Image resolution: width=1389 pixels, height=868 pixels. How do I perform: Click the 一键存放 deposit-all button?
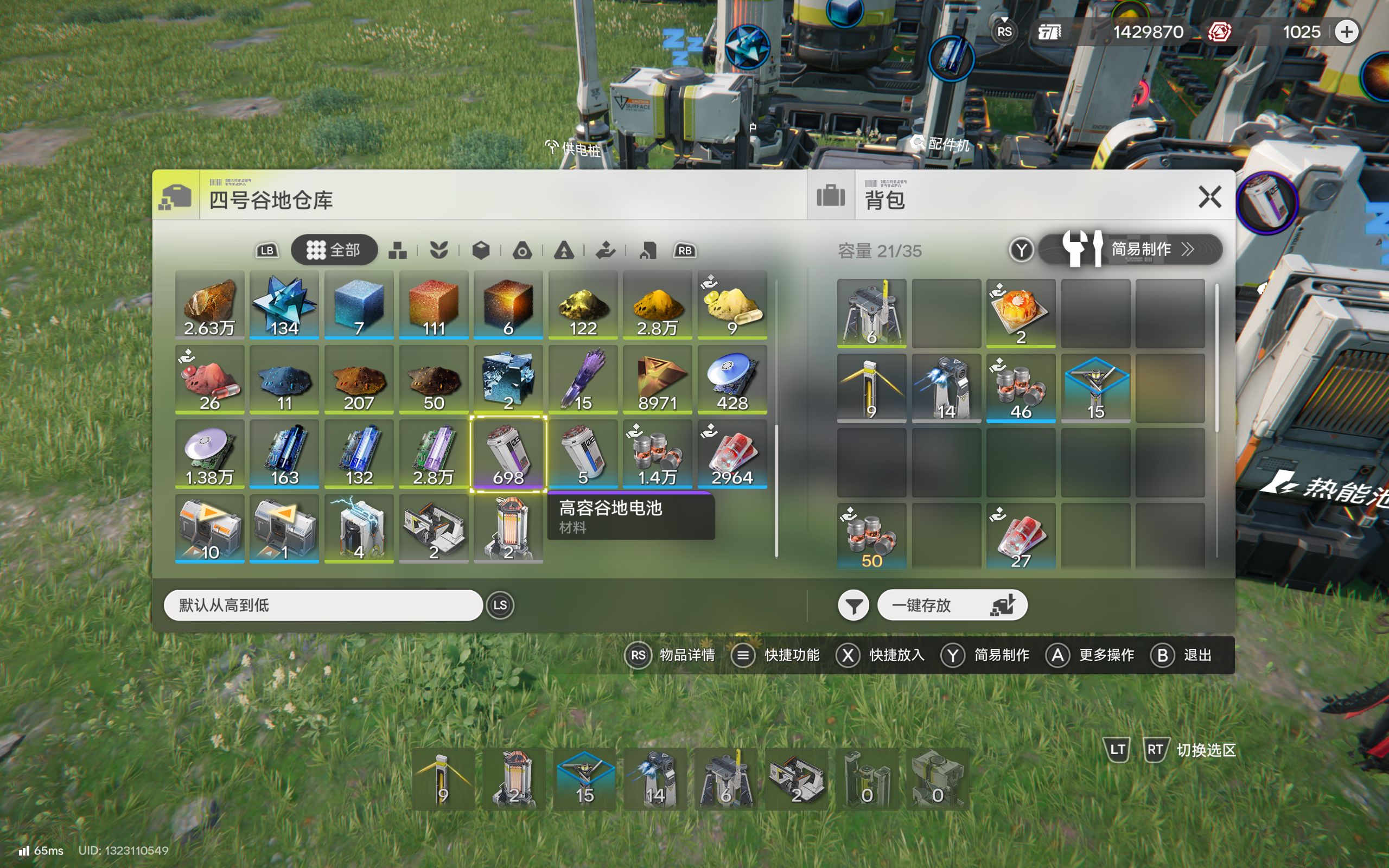952,605
